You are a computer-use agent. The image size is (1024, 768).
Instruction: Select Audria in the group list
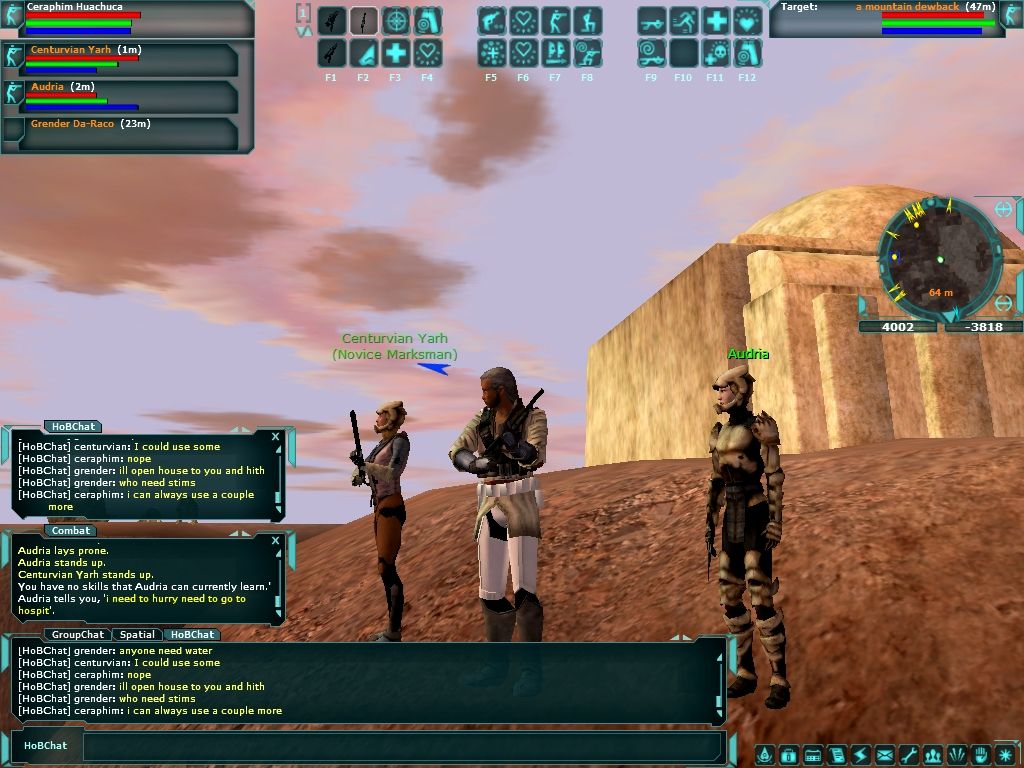(x=48, y=88)
